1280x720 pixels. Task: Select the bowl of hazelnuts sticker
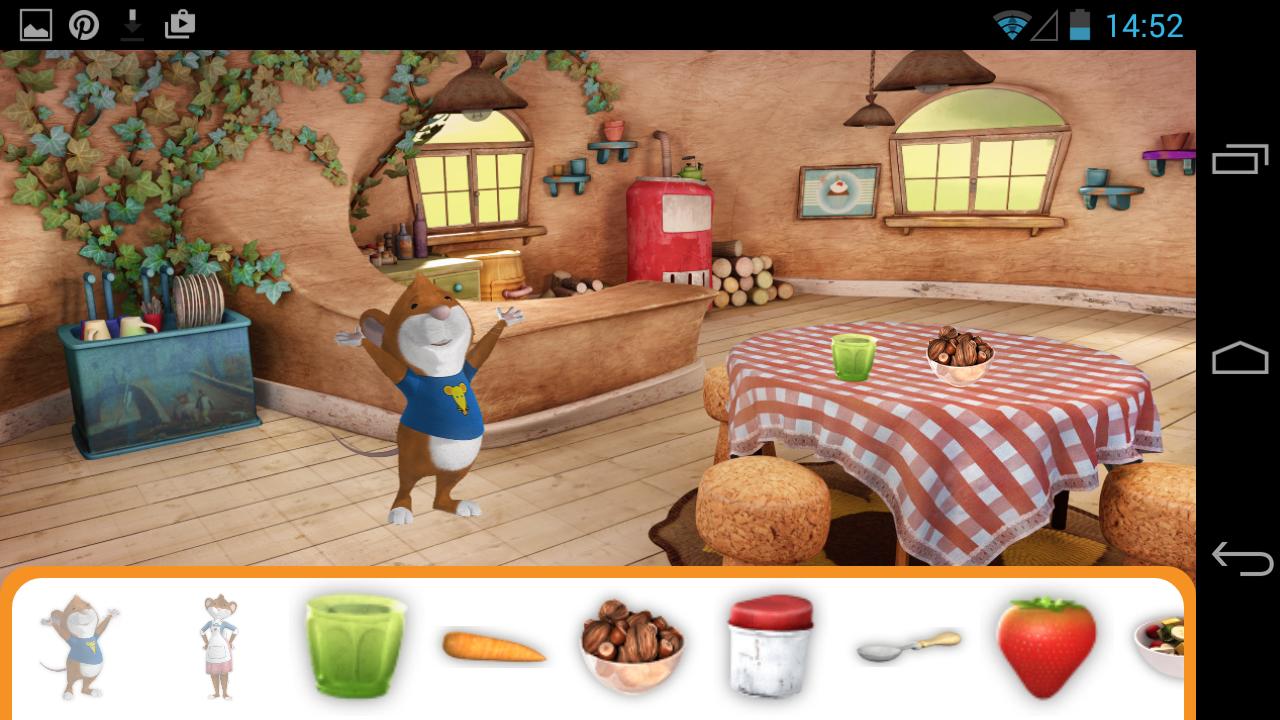(631, 645)
